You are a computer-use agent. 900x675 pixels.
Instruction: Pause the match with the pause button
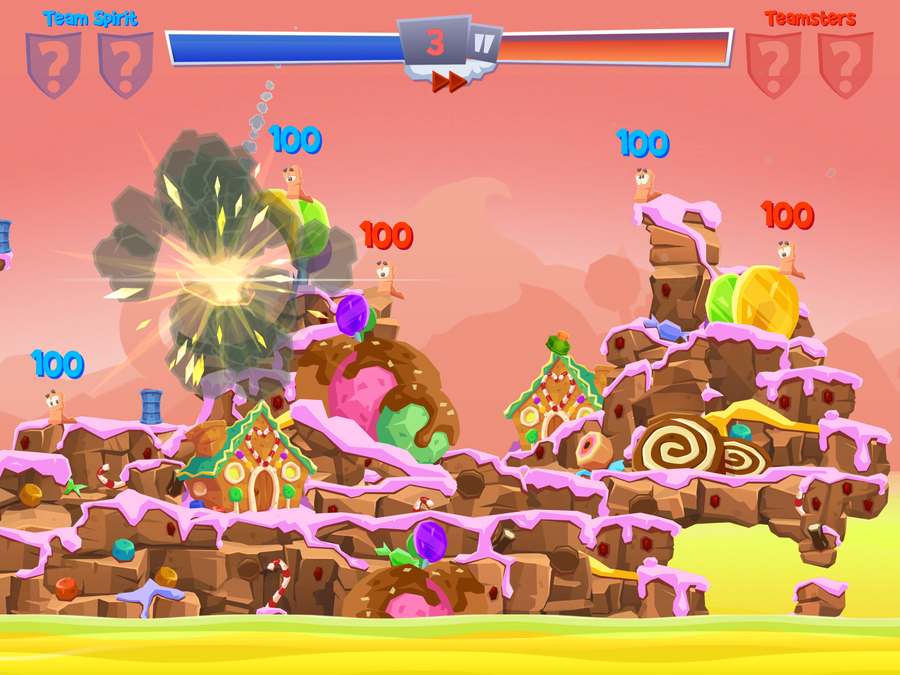click(485, 44)
